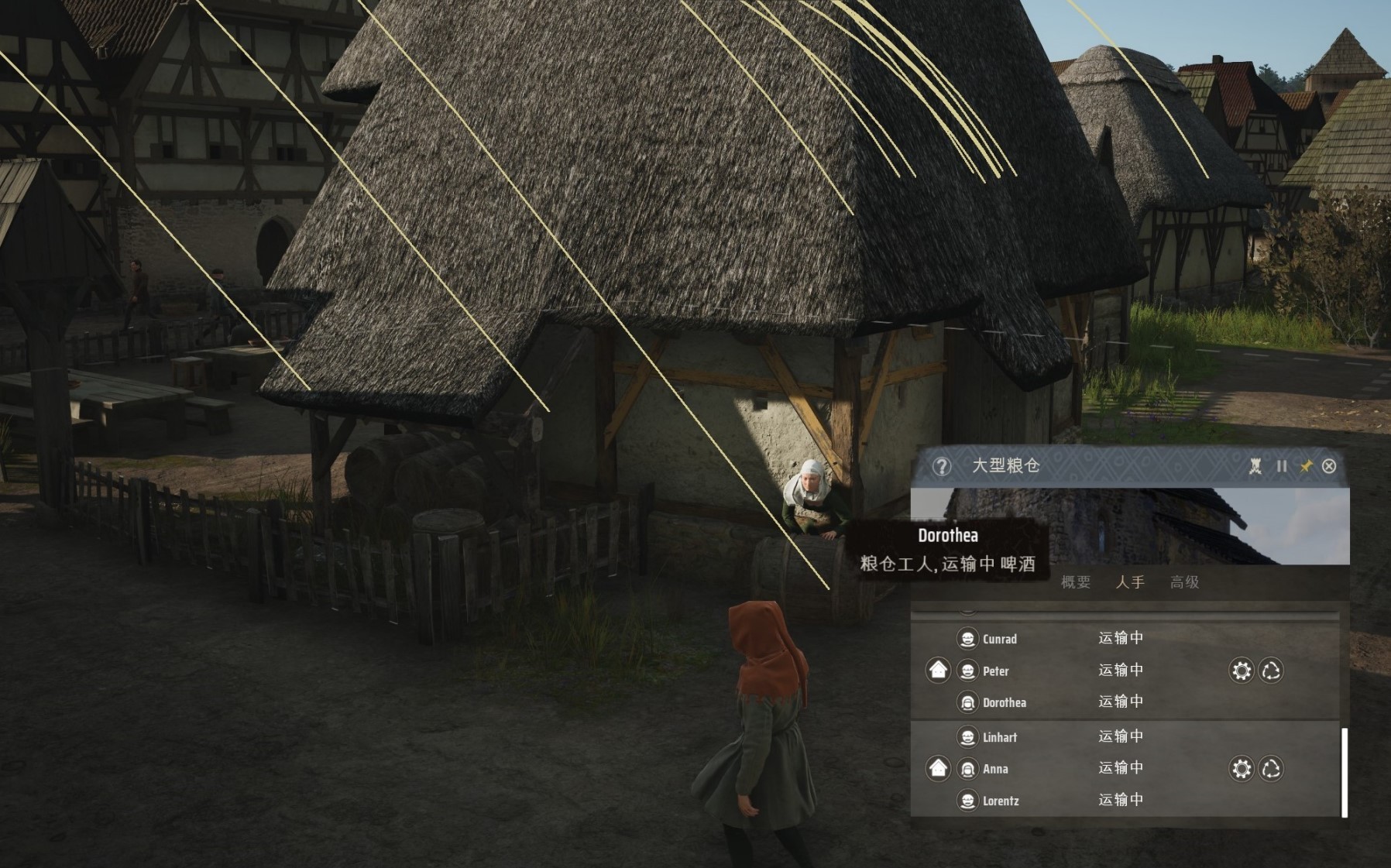
Task: Click the house icon beside Anna
Action: pyautogui.click(x=939, y=768)
